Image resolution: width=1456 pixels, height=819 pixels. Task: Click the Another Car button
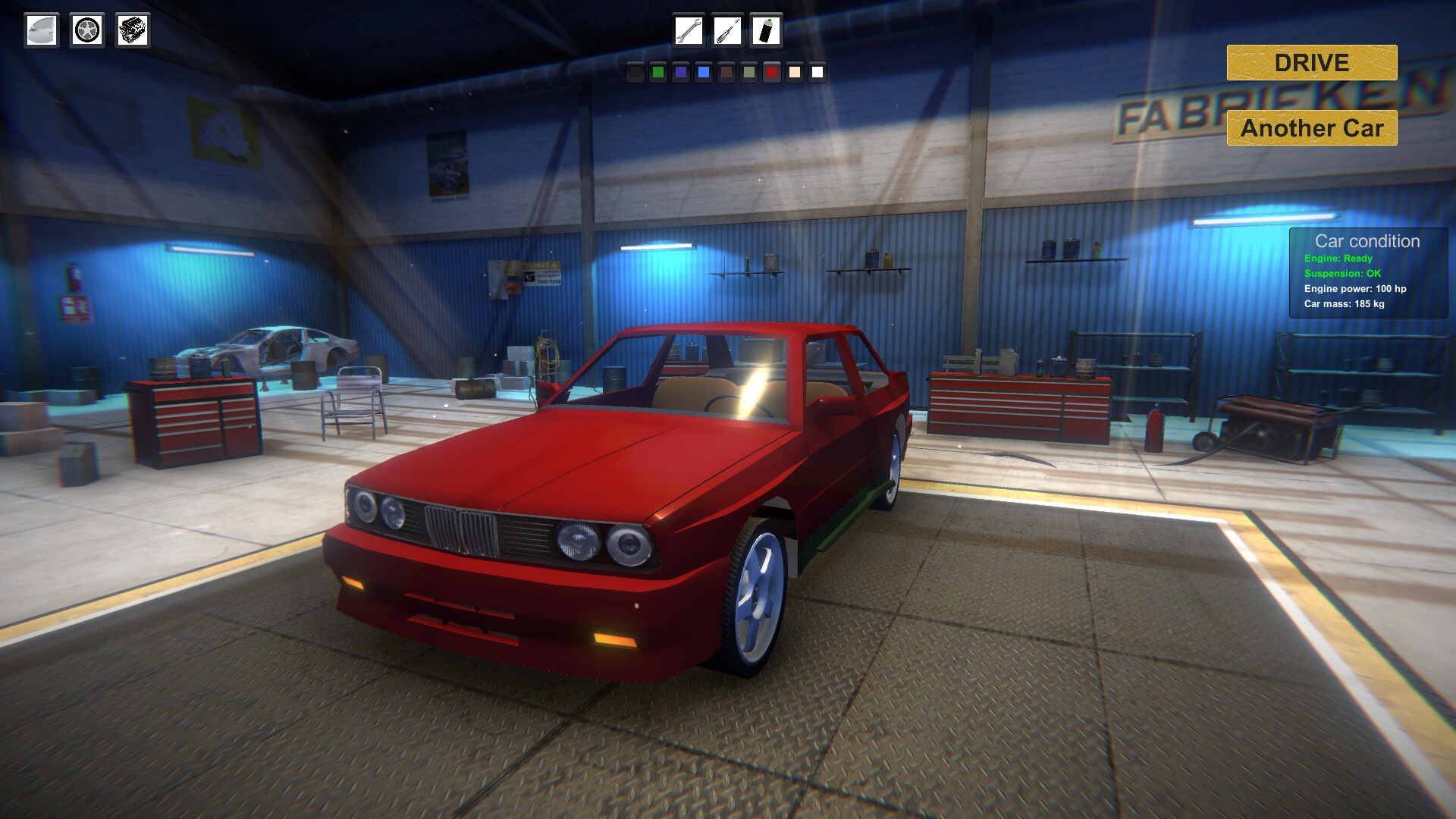[x=1310, y=128]
